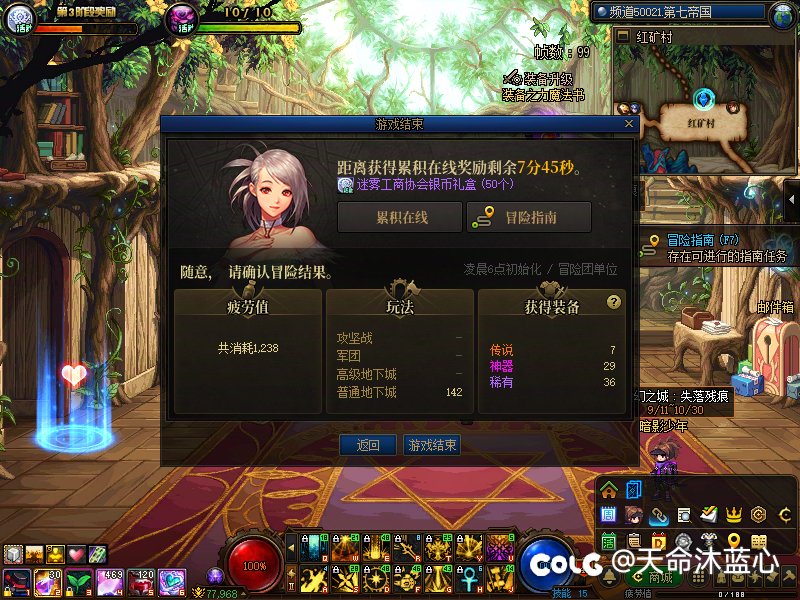Open the gold crown icon menu
The height and width of the screenshot is (600, 800).
(734, 514)
